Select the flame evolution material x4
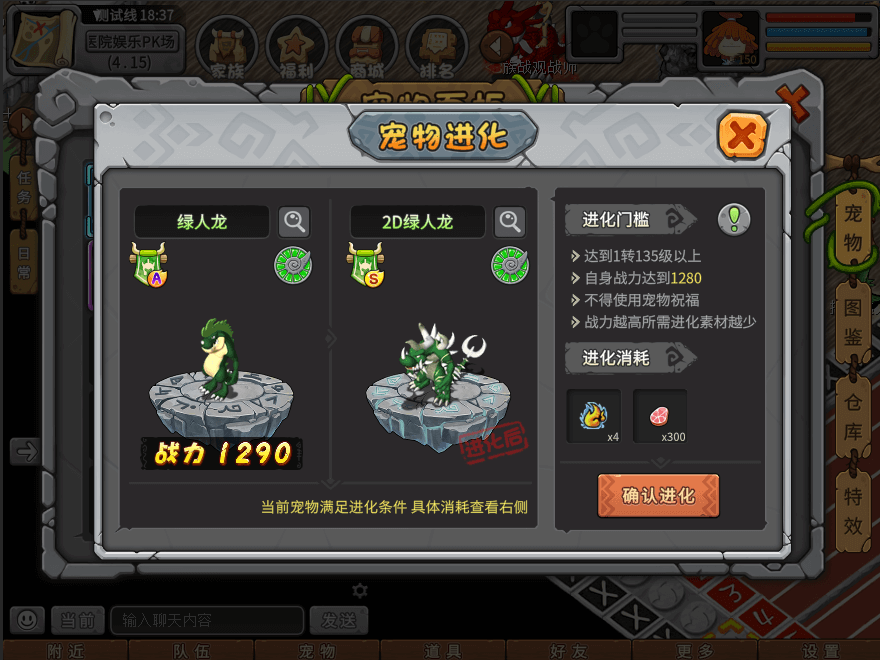Screen dimensions: 880x660 point(594,415)
